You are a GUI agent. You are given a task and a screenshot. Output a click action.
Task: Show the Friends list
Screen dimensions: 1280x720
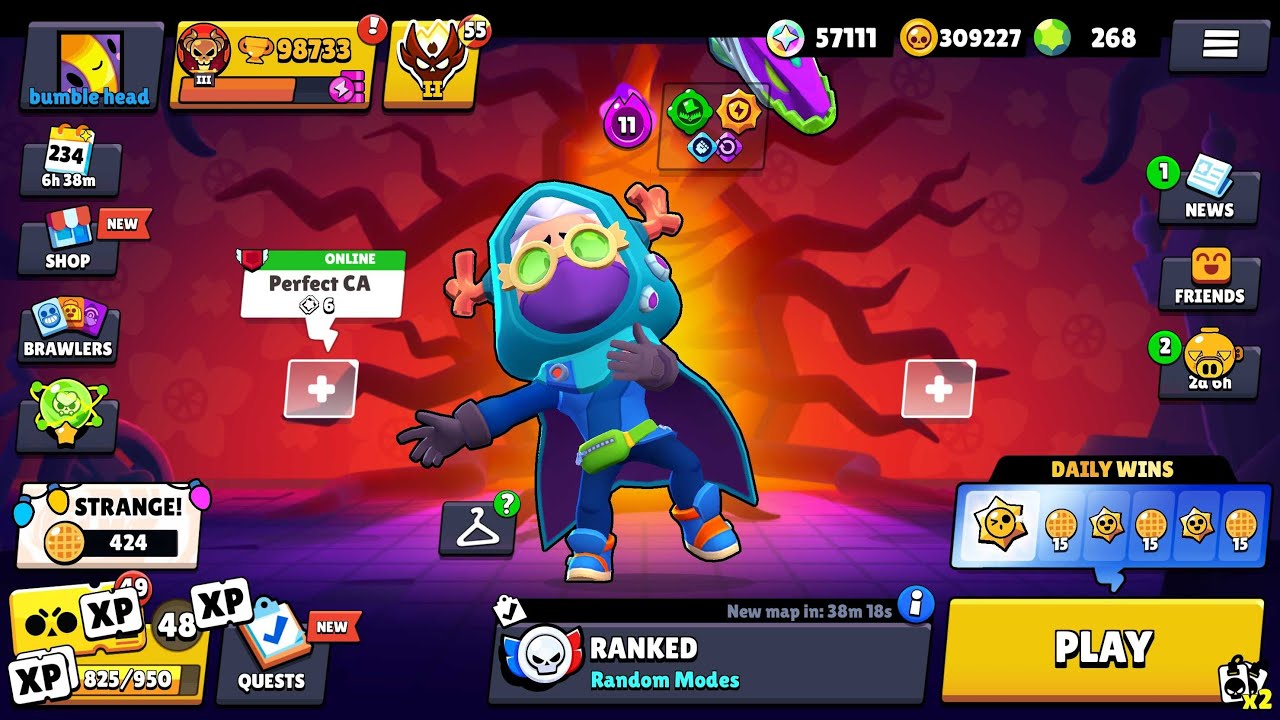point(1209,280)
